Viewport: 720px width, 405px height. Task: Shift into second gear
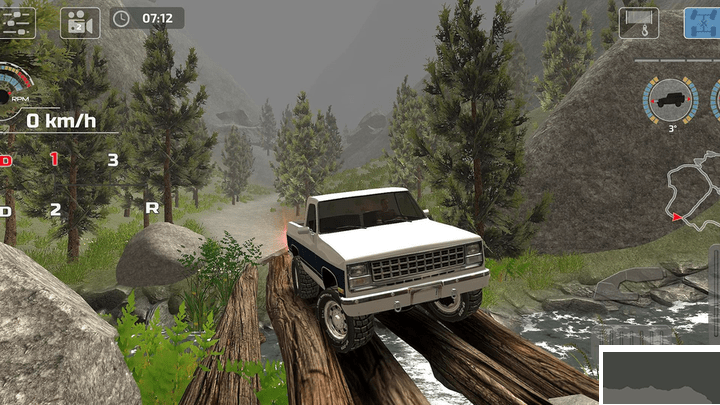[55, 210]
